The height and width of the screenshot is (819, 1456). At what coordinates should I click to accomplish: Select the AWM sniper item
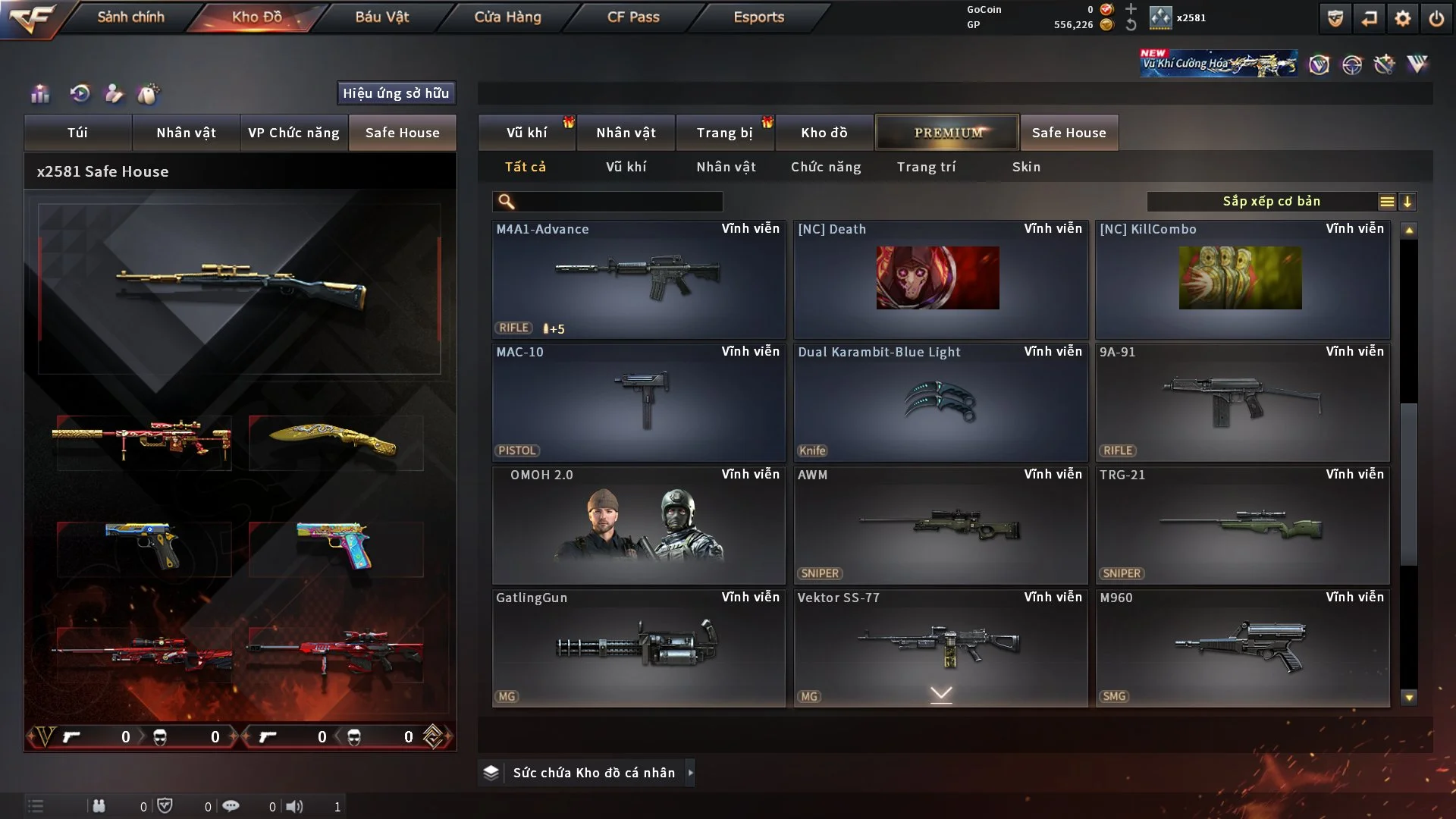[x=940, y=525]
